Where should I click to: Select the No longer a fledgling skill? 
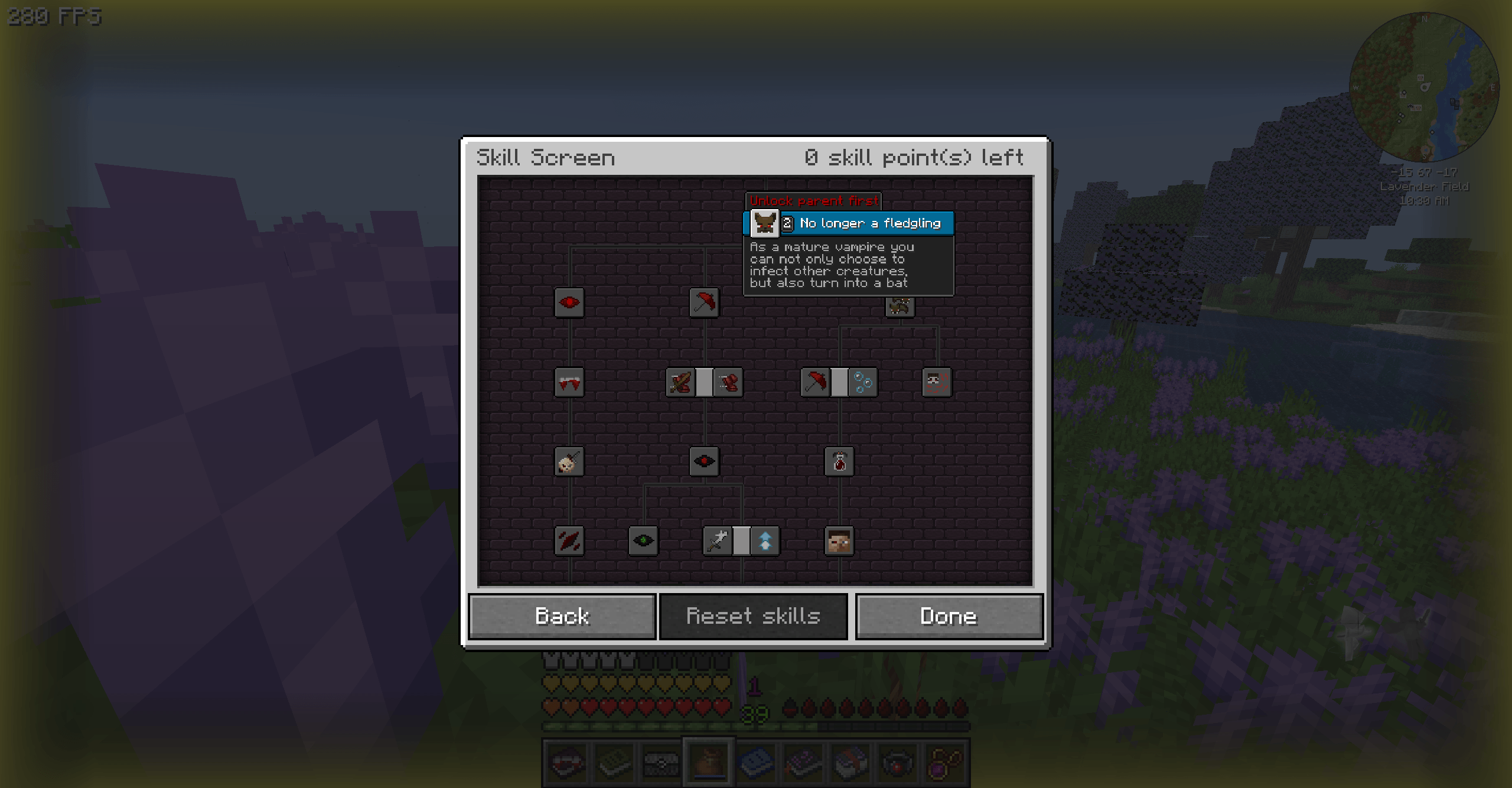click(x=764, y=223)
